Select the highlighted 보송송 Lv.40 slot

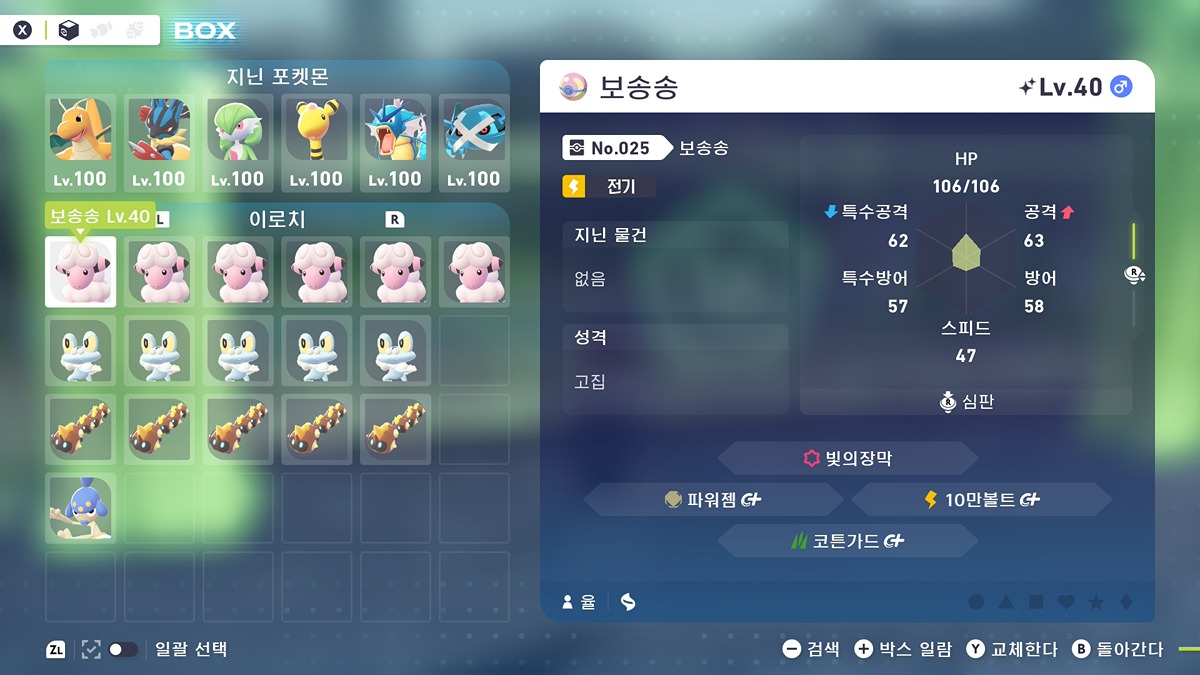click(x=80, y=272)
